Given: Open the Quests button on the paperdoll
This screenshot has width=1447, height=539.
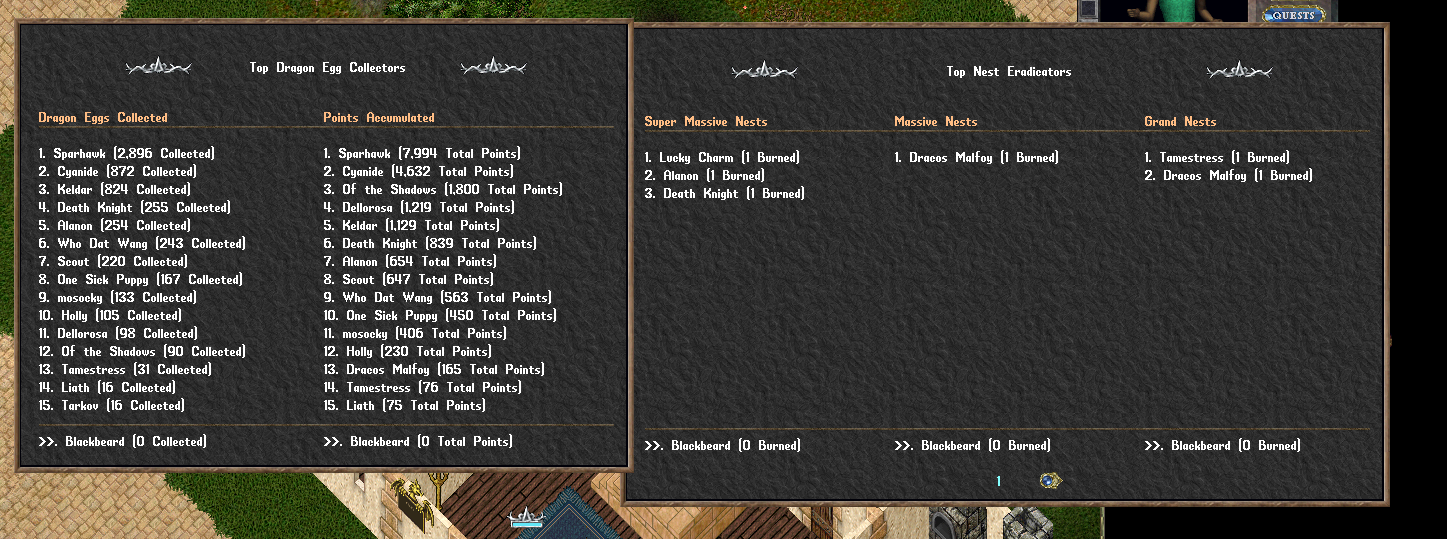Looking at the screenshot, I should click(x=1293, y=15).
